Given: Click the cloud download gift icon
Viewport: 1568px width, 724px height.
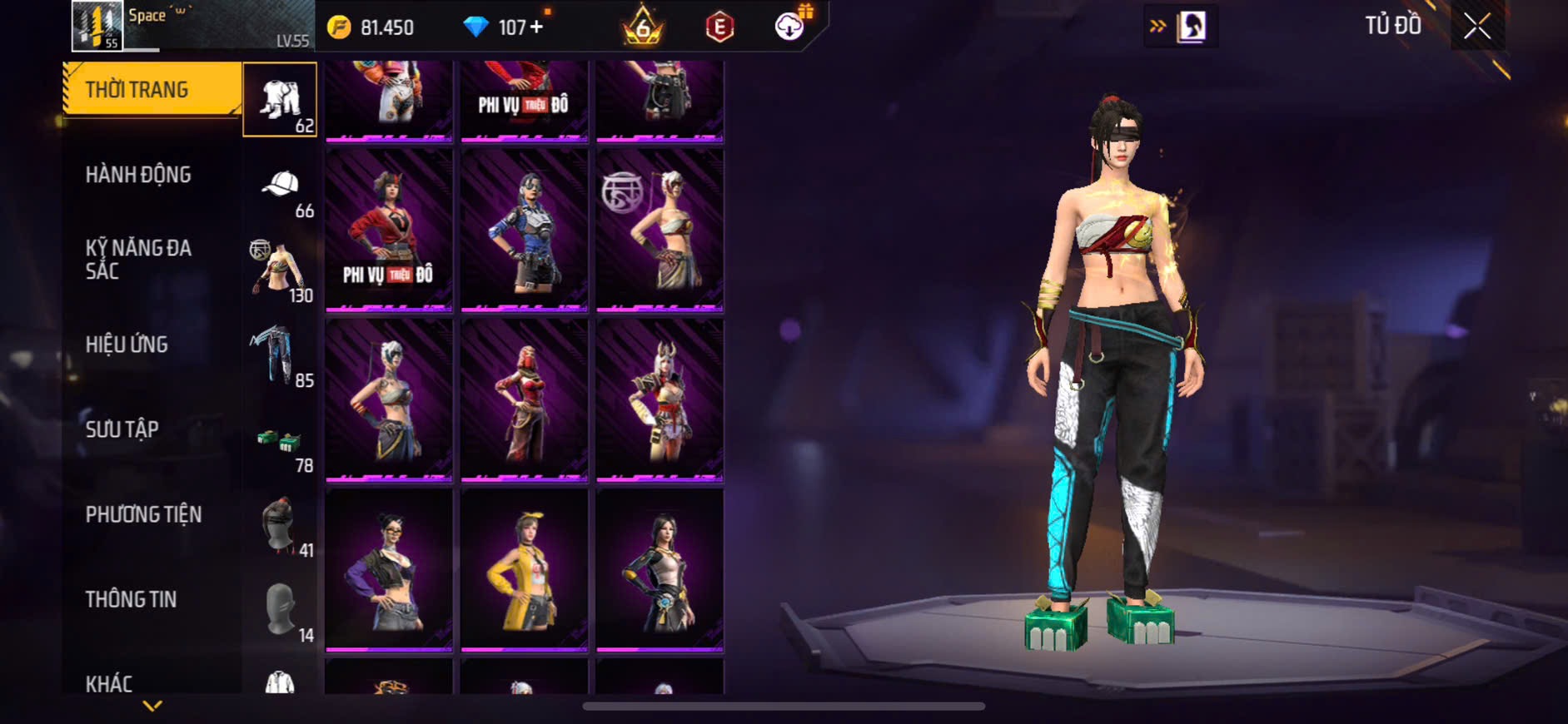Looking at the screenshot, I should pyautogui.click(x=790, y=26).
